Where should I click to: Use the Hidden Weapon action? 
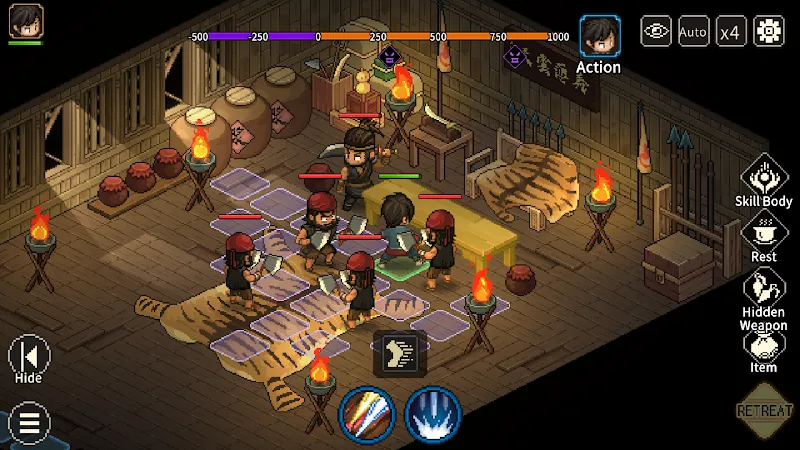pos(764,291)
